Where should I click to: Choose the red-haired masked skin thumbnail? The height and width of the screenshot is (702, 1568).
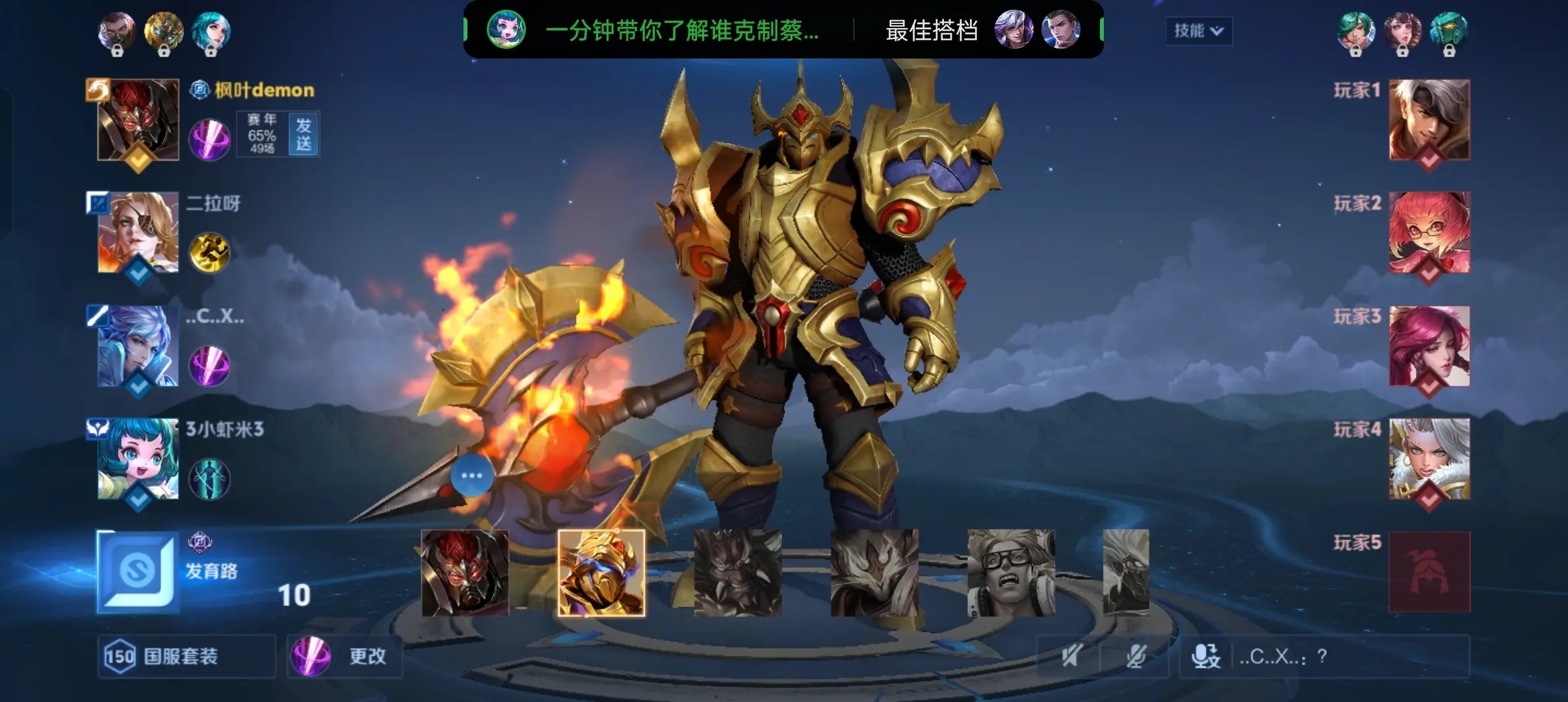pos(465,573)
